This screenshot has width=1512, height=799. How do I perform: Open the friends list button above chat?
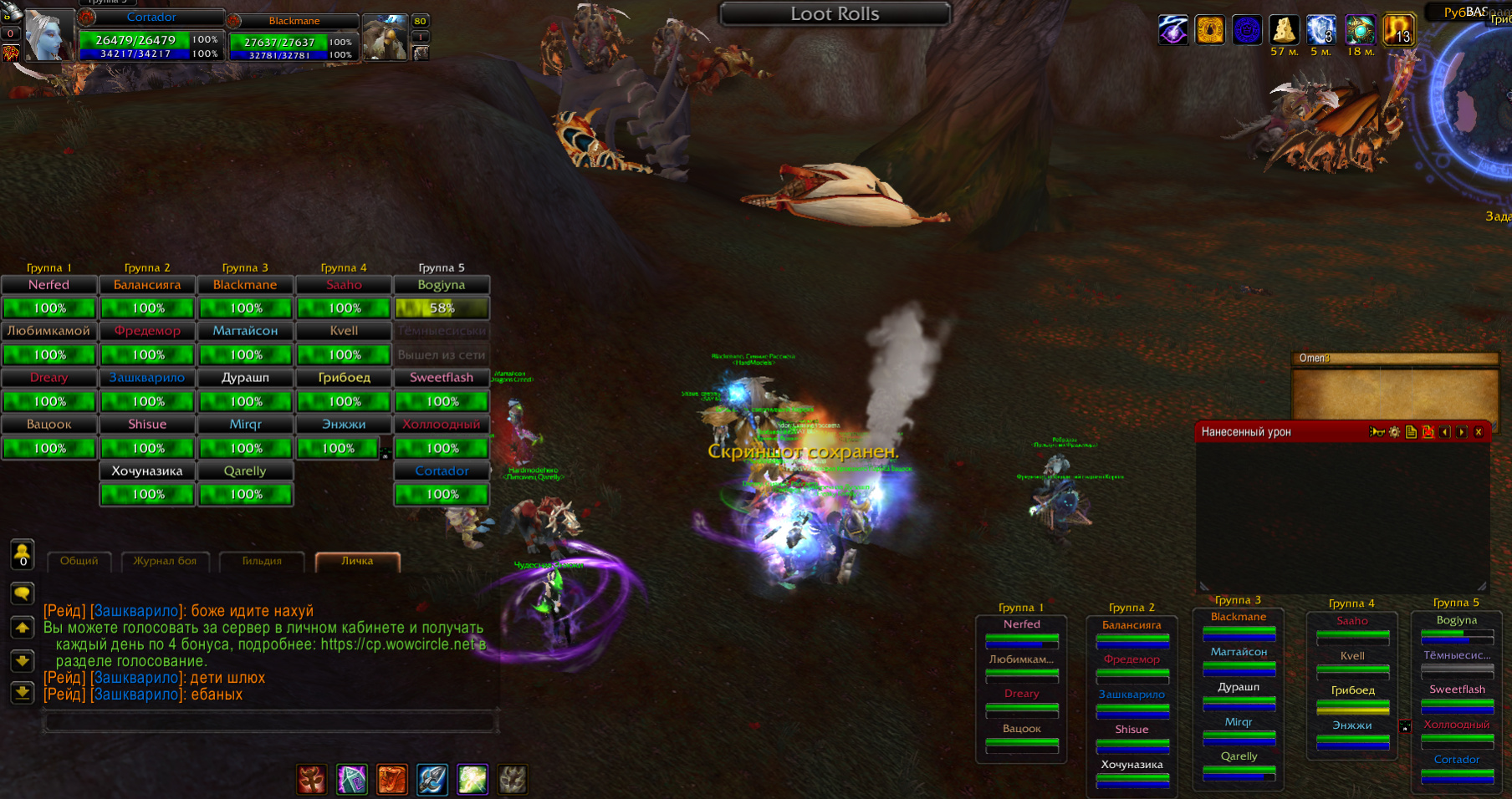point(23,553)
